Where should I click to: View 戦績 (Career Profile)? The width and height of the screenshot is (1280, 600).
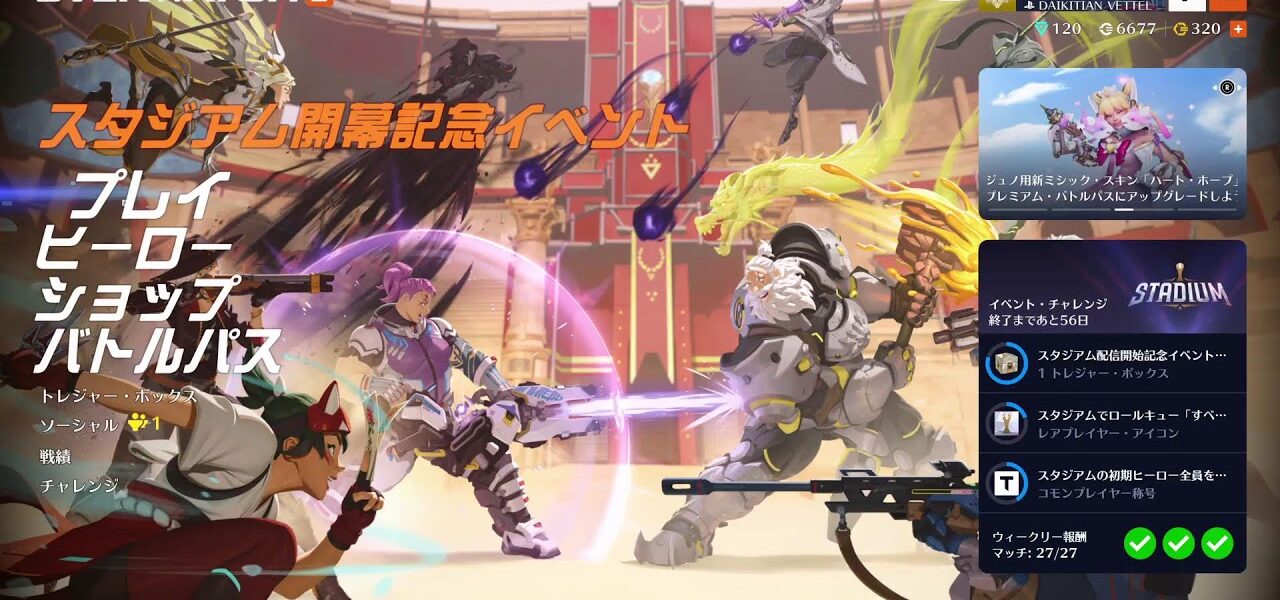click(x=56, y=456)
